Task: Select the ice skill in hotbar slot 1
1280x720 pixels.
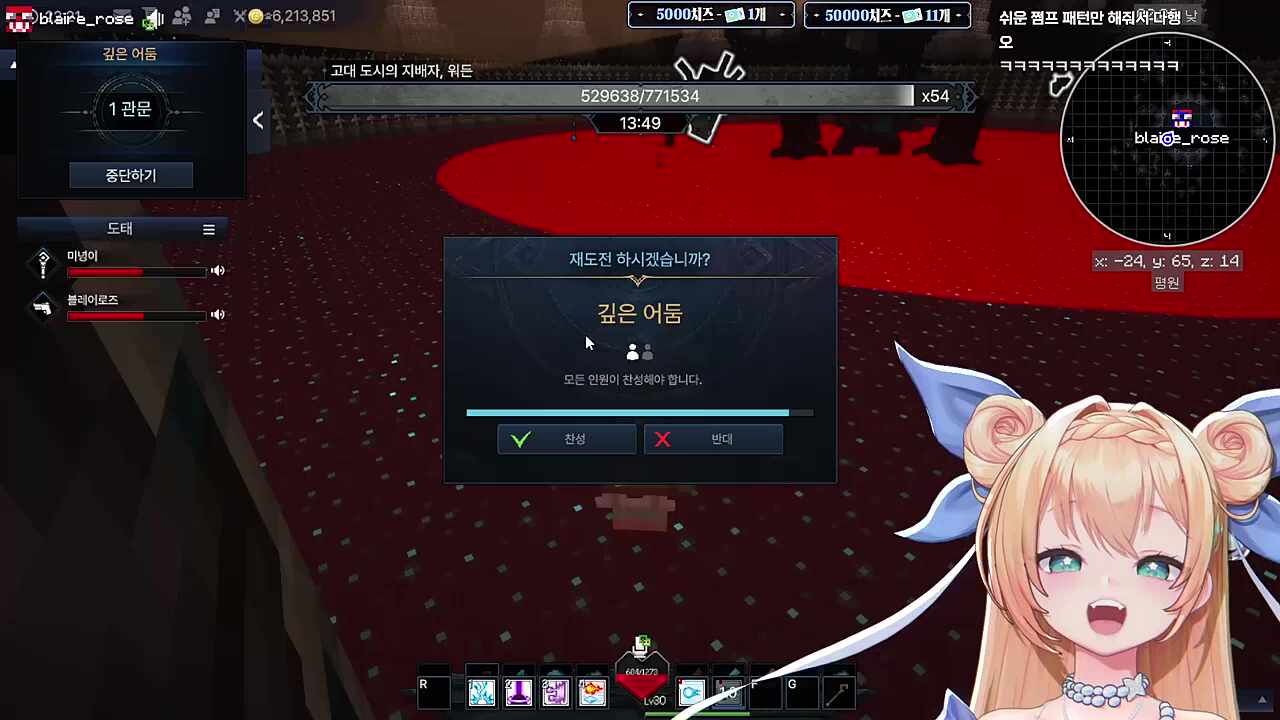Action: point(481,691)
